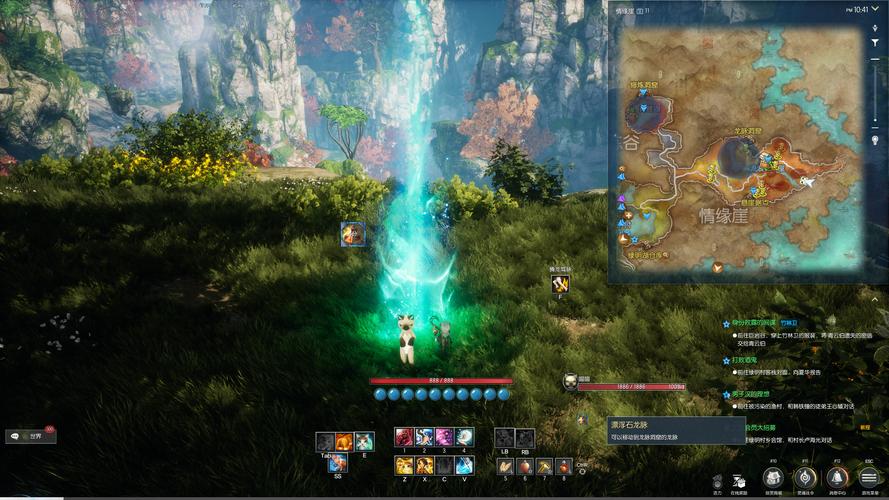The image size is (889, 500).
Task: Open the 世界 chat channel box
Action: (x=31, y=436)
